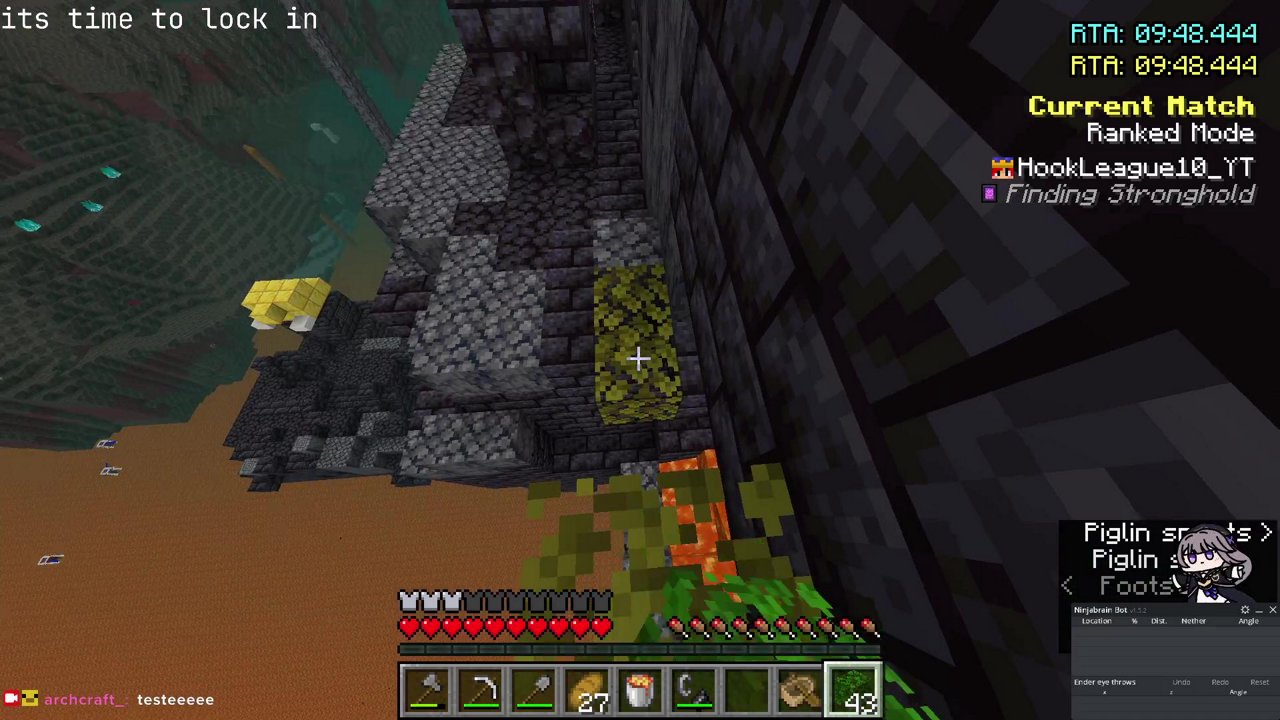Click the crown icon beside HookLeague10_YT

(x=1002, y=167)
